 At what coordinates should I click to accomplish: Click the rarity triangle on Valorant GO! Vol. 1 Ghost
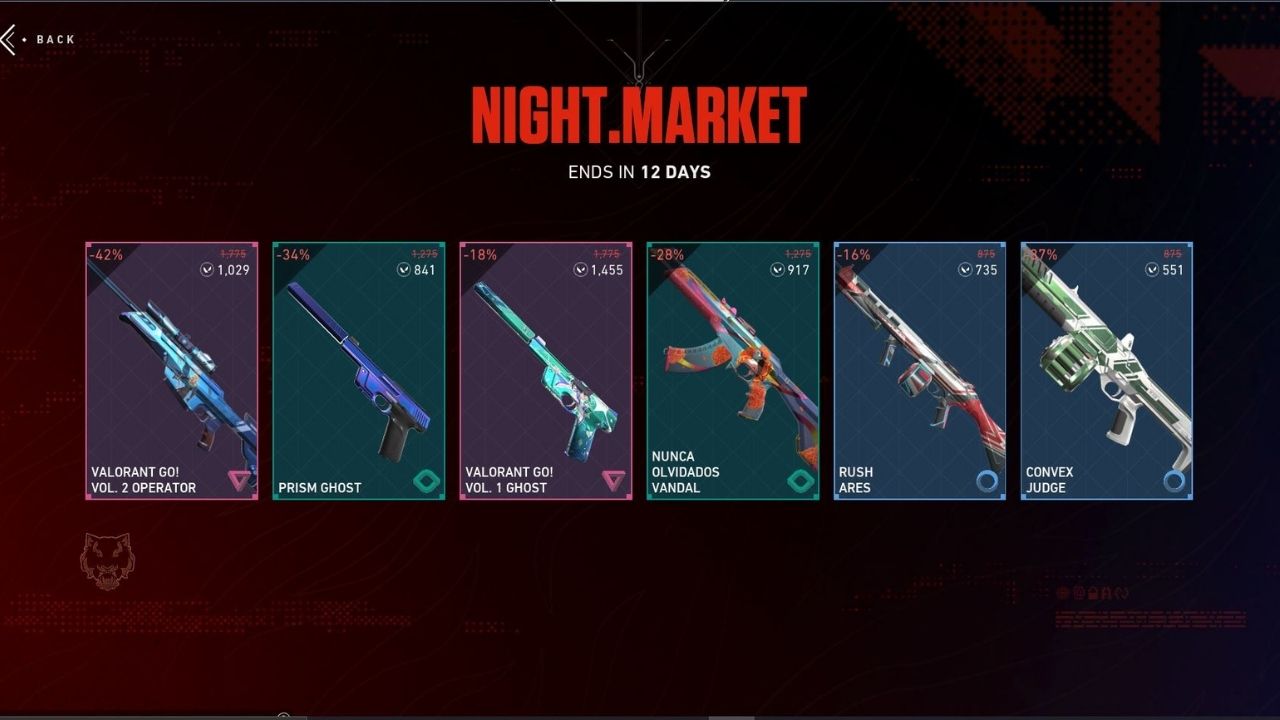coord(613,479)
